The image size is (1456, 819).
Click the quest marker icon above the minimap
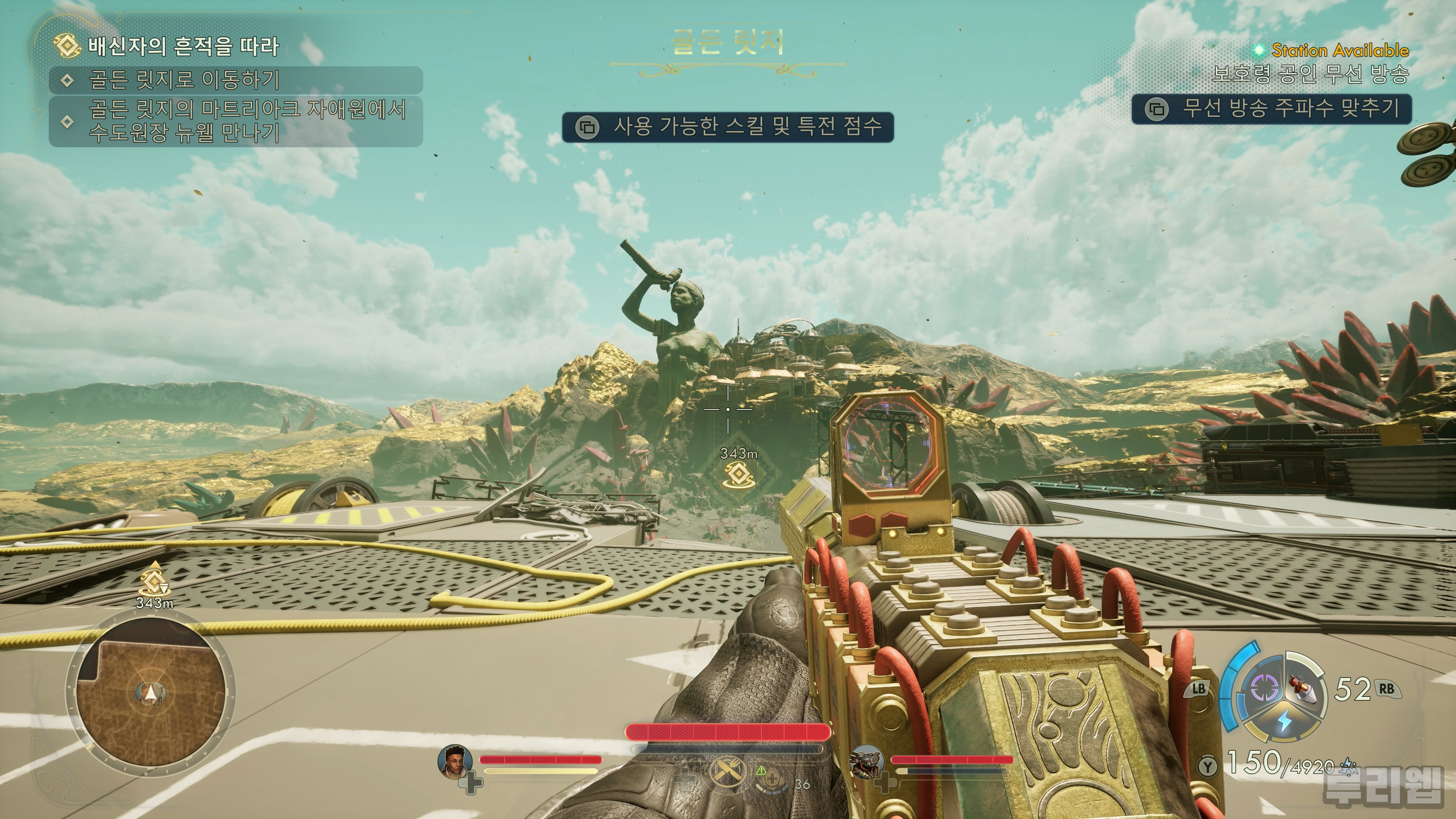pos(154,580)
